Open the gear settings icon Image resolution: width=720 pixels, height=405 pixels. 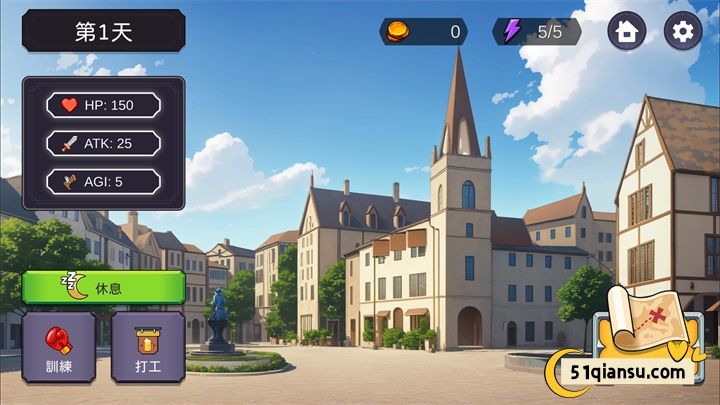click(x=683, y=31)
